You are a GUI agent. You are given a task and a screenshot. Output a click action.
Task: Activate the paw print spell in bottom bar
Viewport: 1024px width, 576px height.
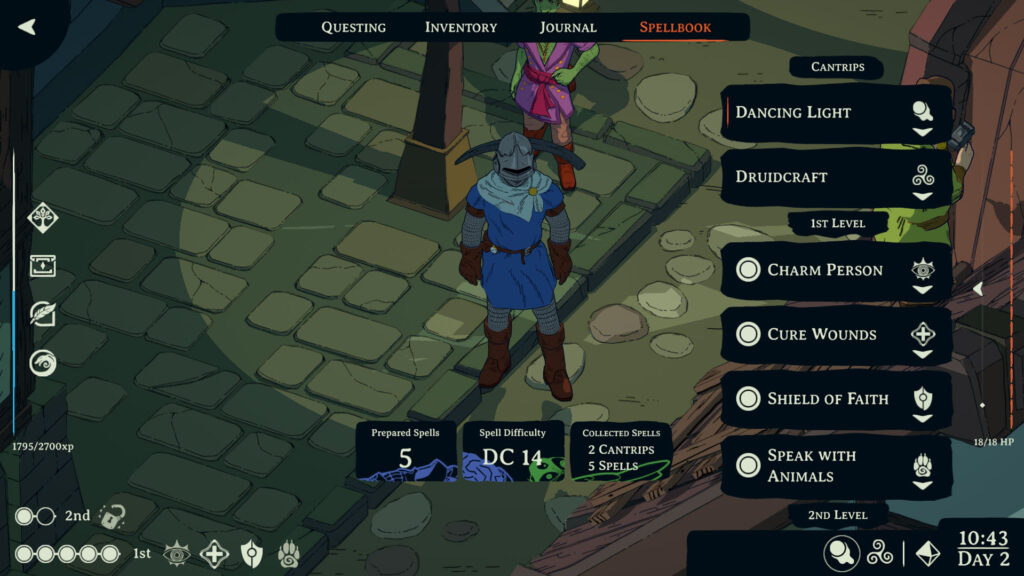[x=288, y=553]
